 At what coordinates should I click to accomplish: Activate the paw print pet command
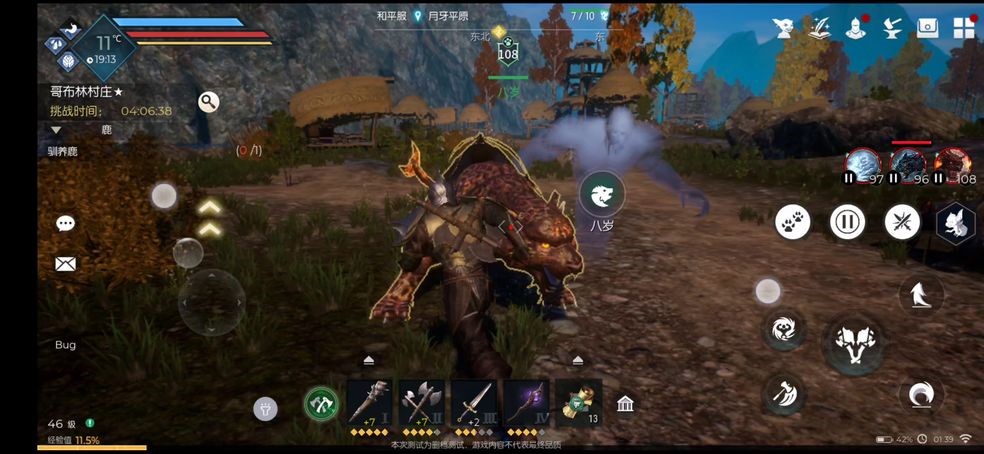tap(793, 221)
